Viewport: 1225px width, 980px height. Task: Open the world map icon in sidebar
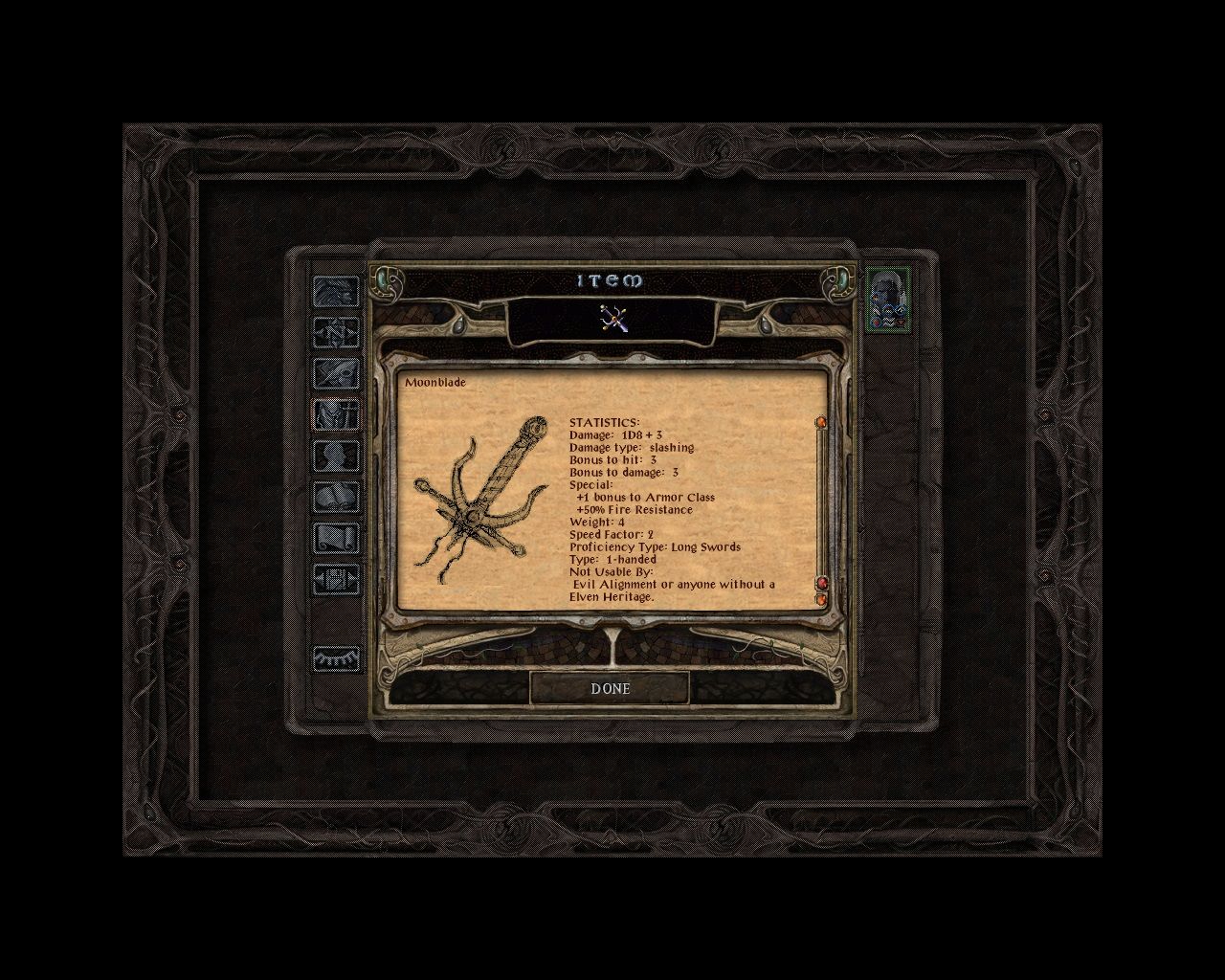coord(335,333)
